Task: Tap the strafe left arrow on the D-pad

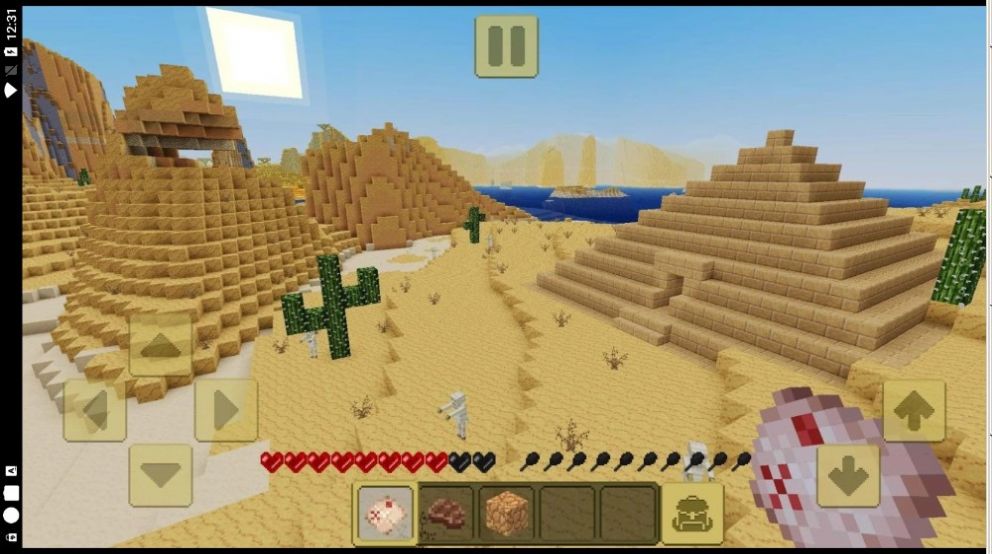Action: 95,410
